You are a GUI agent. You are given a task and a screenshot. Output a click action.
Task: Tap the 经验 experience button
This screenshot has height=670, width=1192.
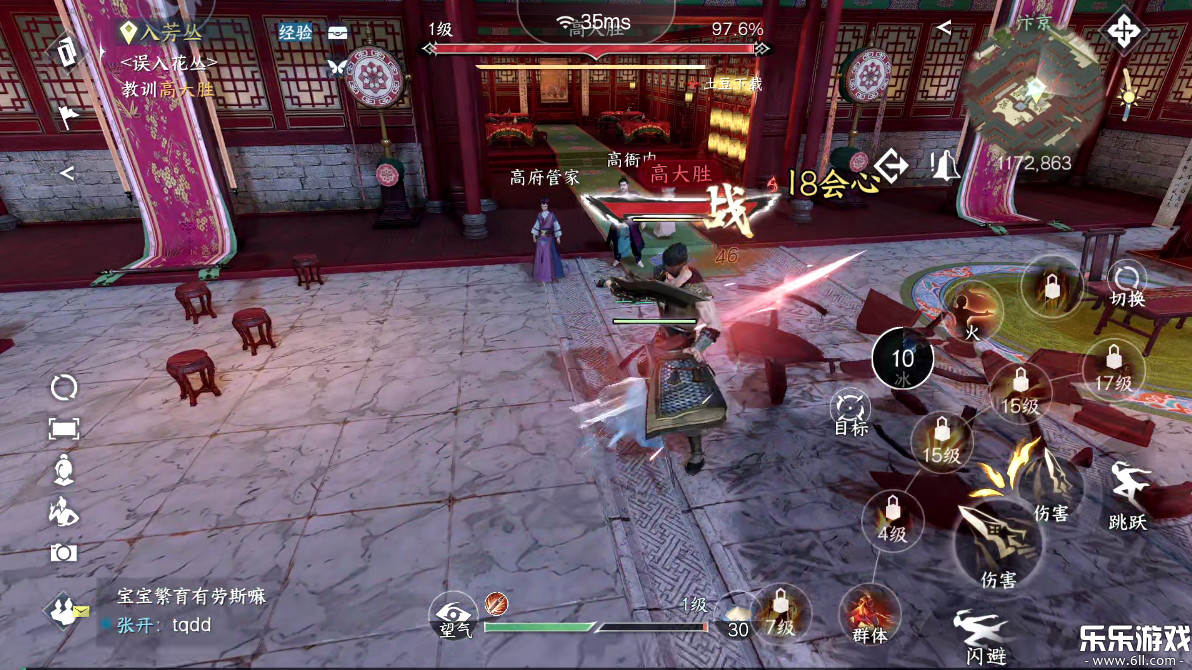[x=296, y=33]
